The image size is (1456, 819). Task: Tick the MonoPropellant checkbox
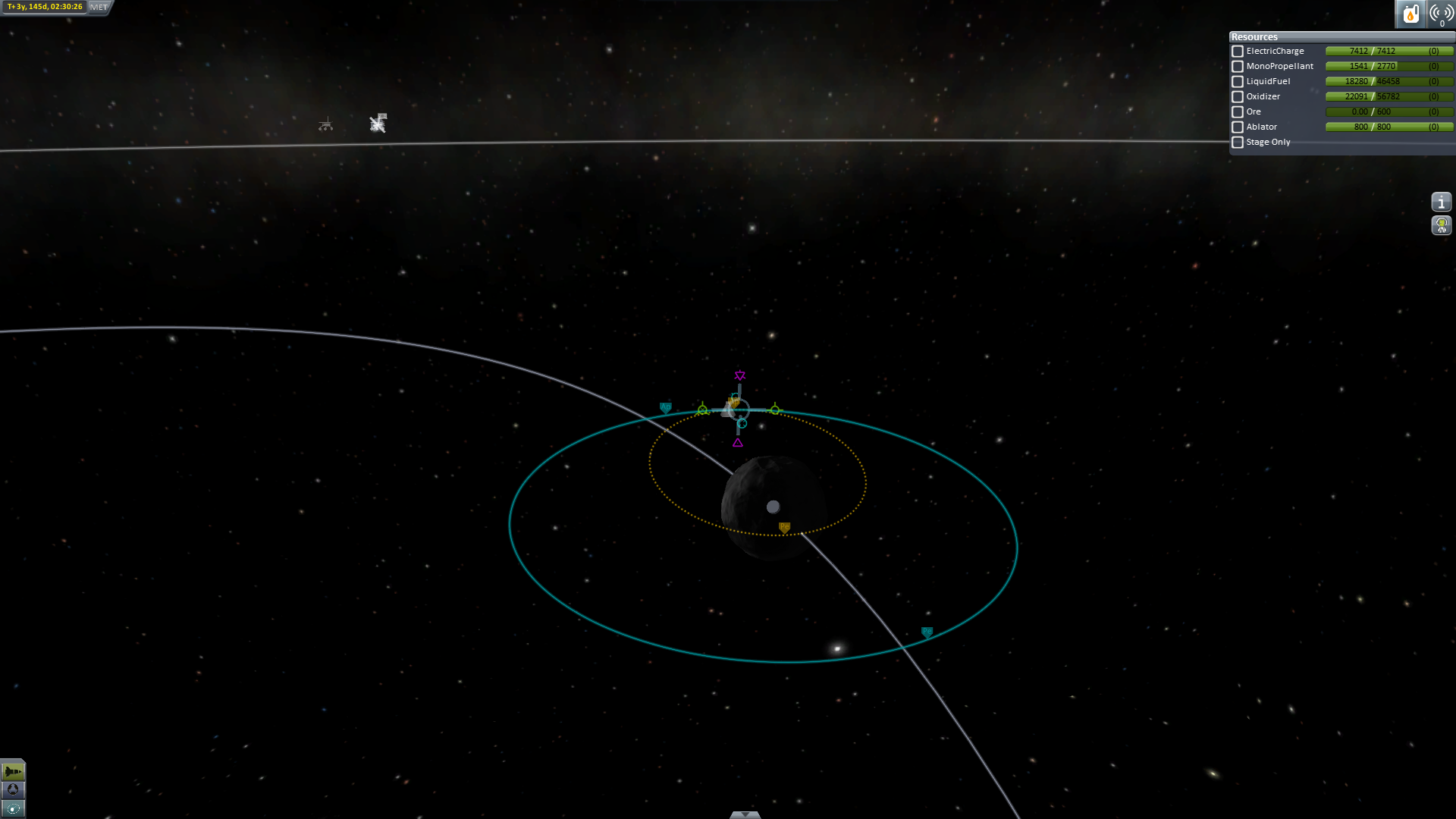1238,67
